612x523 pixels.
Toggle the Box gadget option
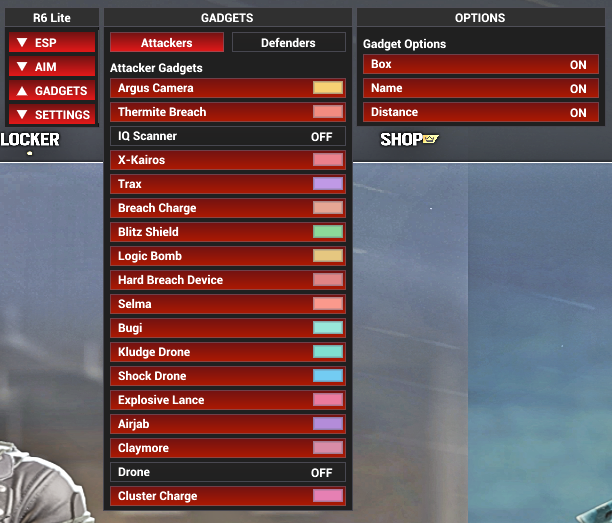[x=480, y=64]
